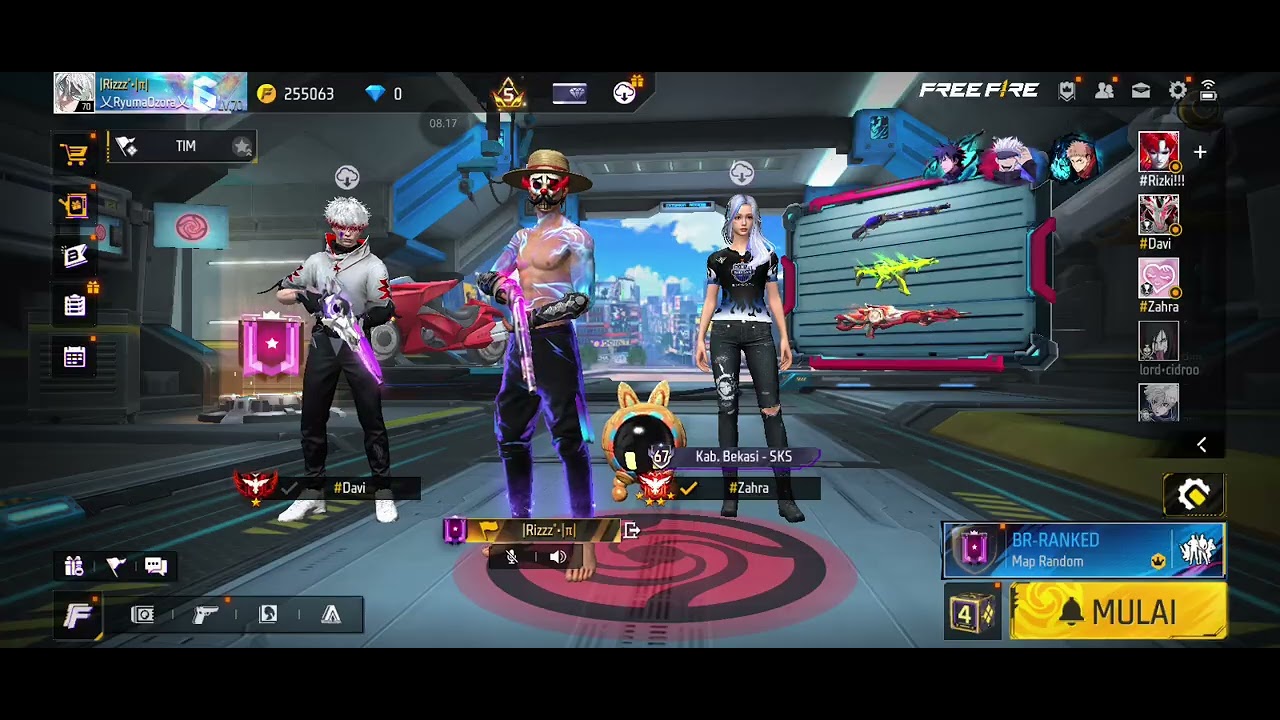The width and height of the screenshot is (1280, 720).
Task: Open the shopping cart store
Action: (x=74, y=154)
